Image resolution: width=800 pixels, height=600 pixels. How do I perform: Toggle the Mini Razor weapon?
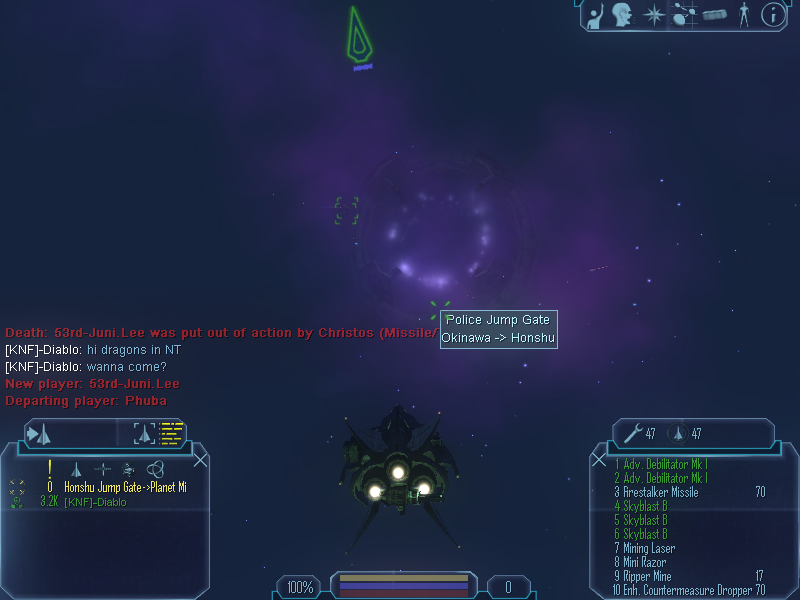point(644,562)
